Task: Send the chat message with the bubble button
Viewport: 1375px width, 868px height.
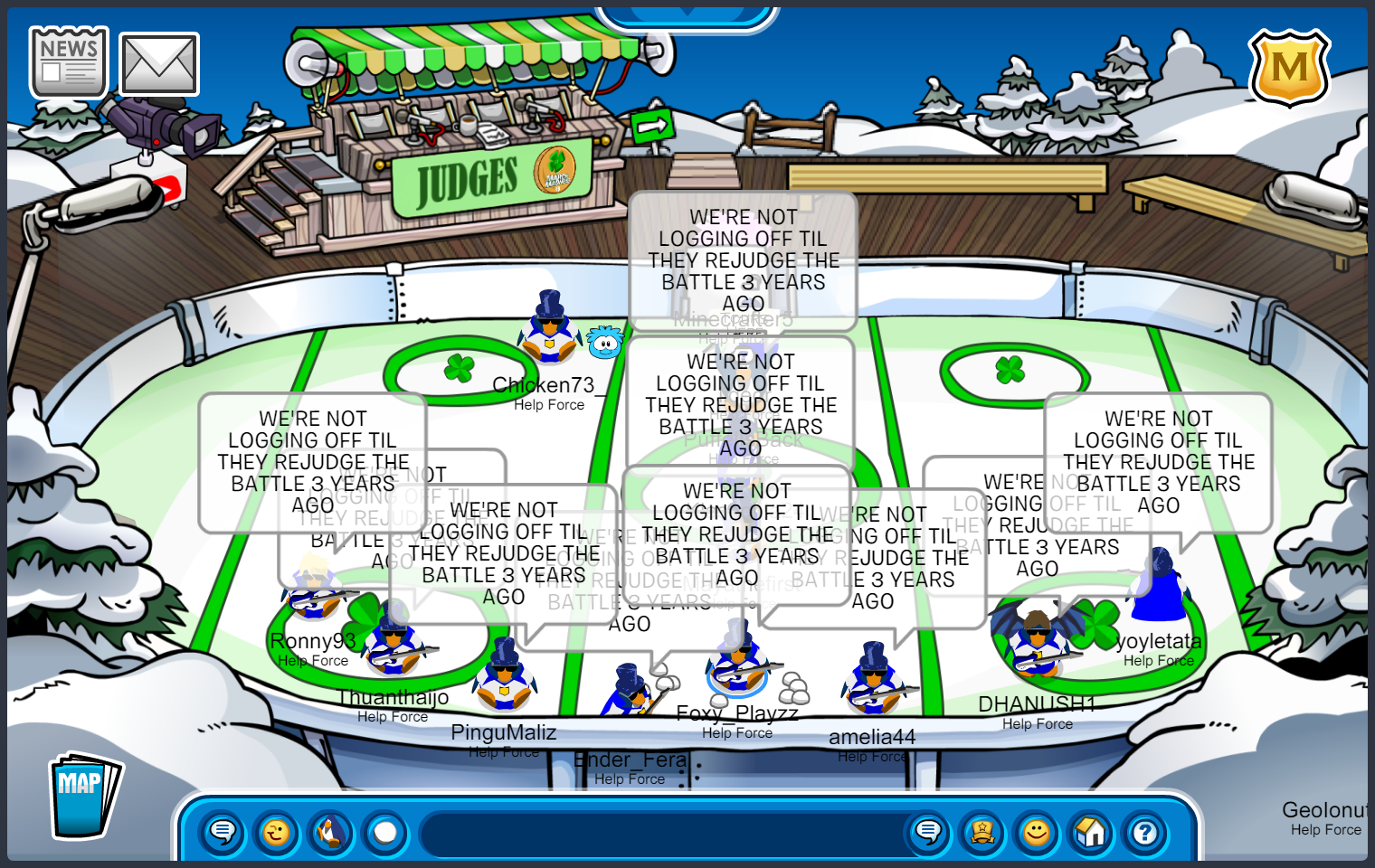Action: [928, 832]
